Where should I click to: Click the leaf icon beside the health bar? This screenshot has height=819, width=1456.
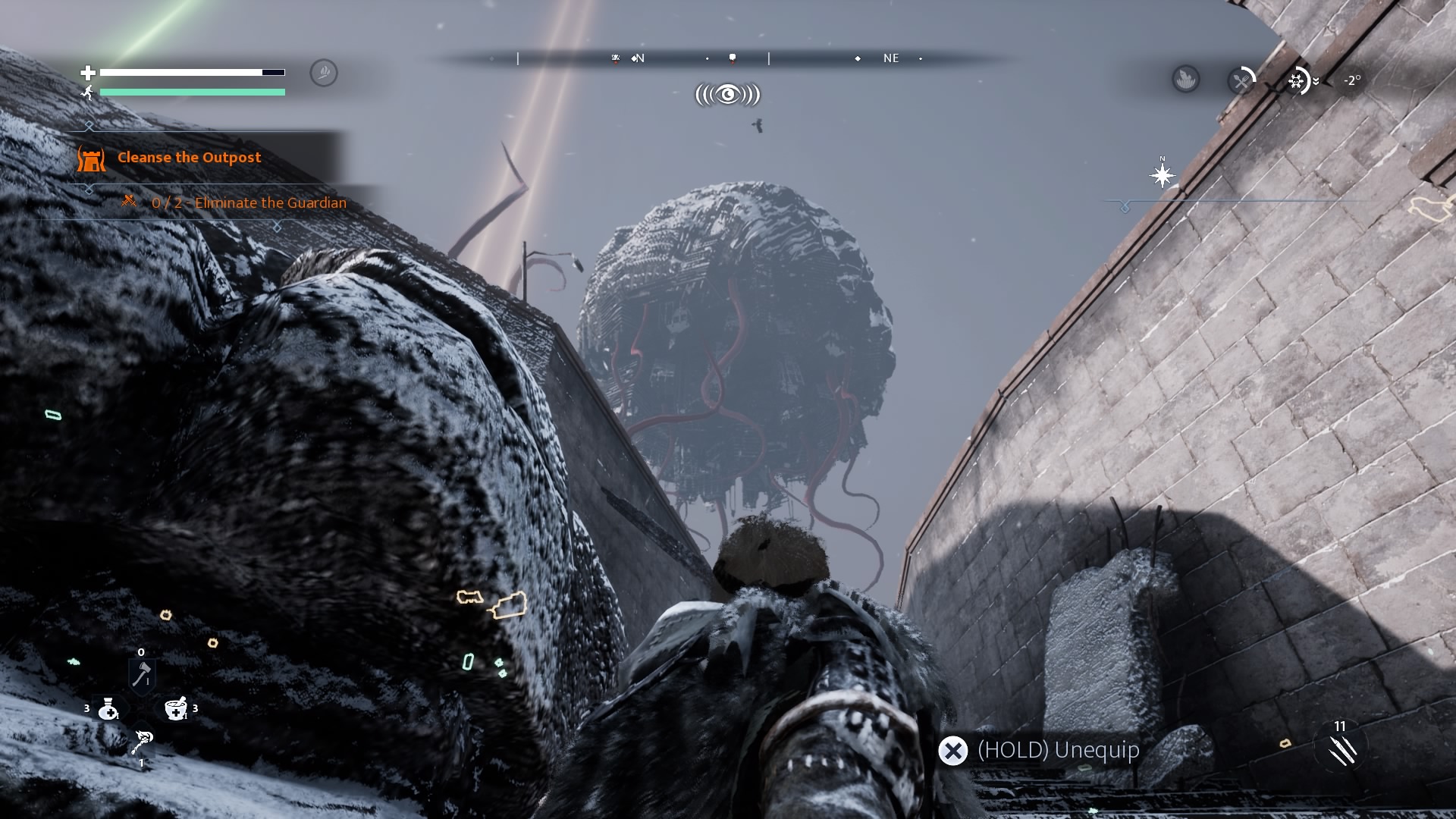coord(324,73)
